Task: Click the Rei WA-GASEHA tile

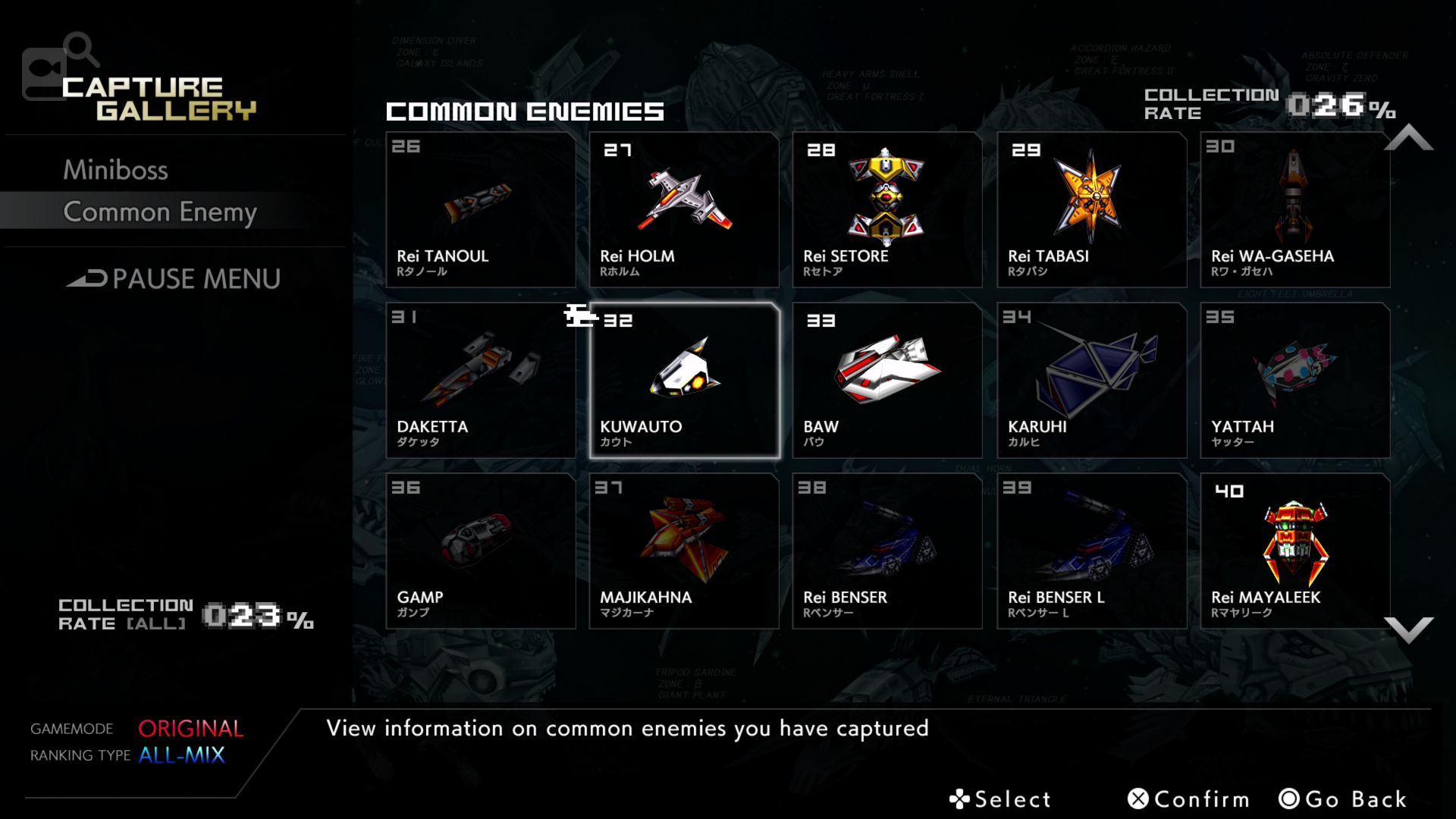Action: click(x=1294, y=210)
